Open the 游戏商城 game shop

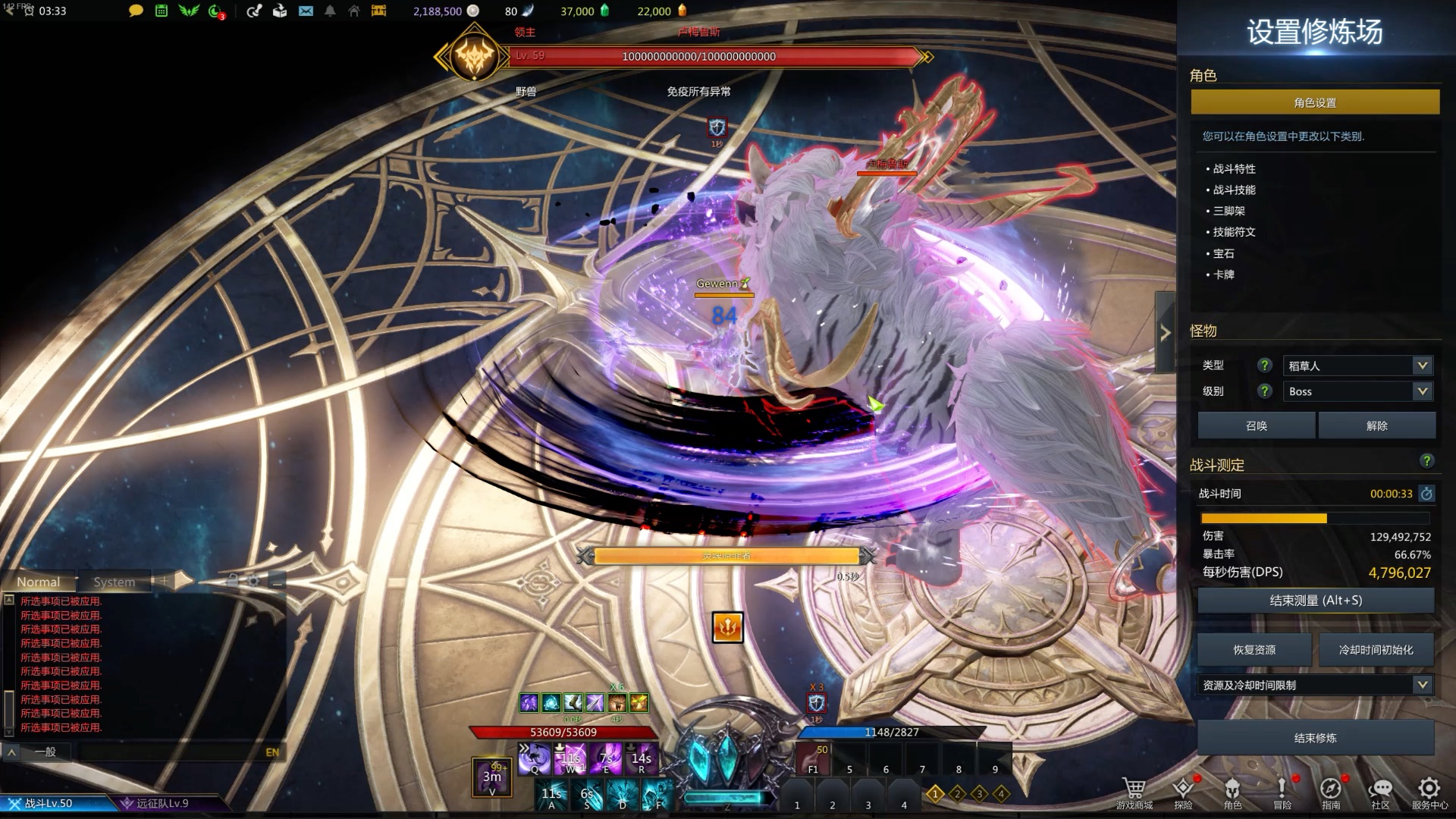pyautogui.click(x=1134, y=792)
